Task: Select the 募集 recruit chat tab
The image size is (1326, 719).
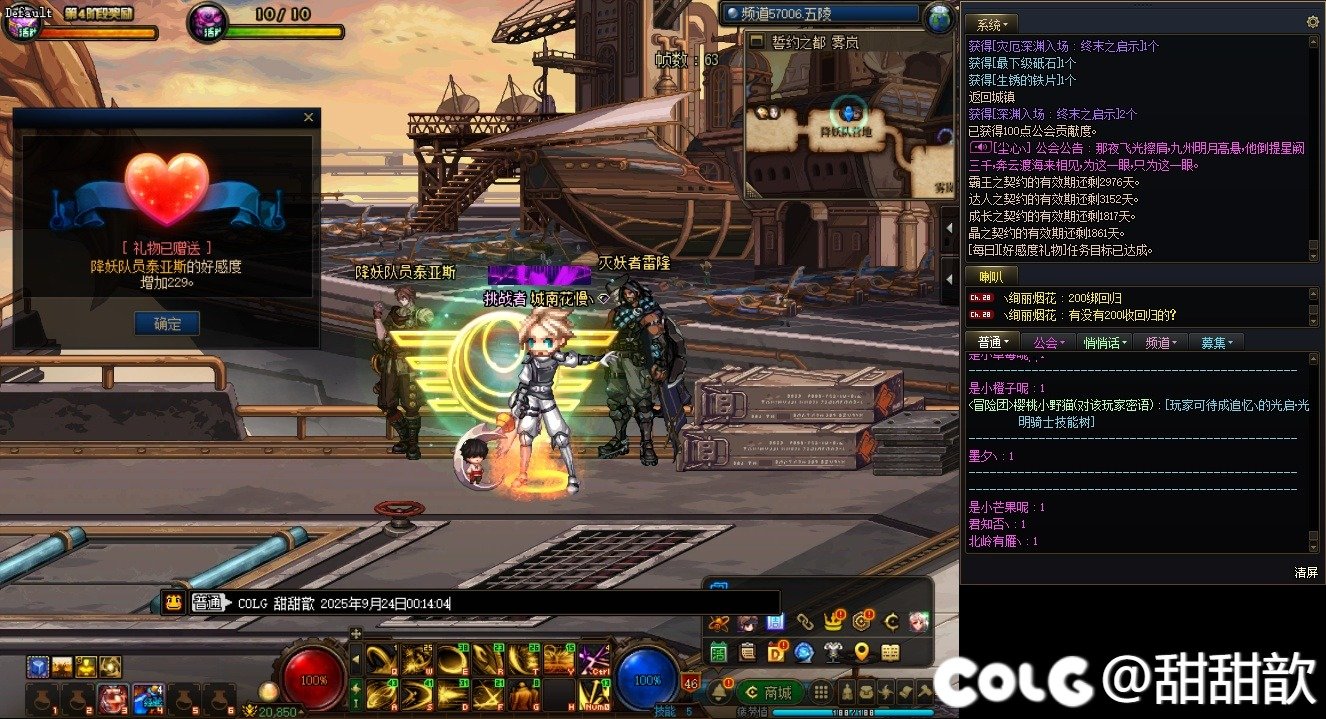Action: pyautogui.click(x=1216, y=342)
